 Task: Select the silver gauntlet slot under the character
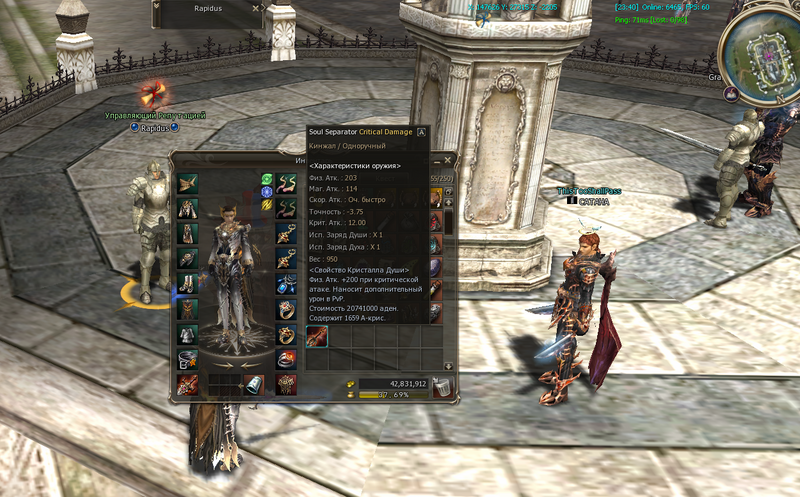click(254, 384)
